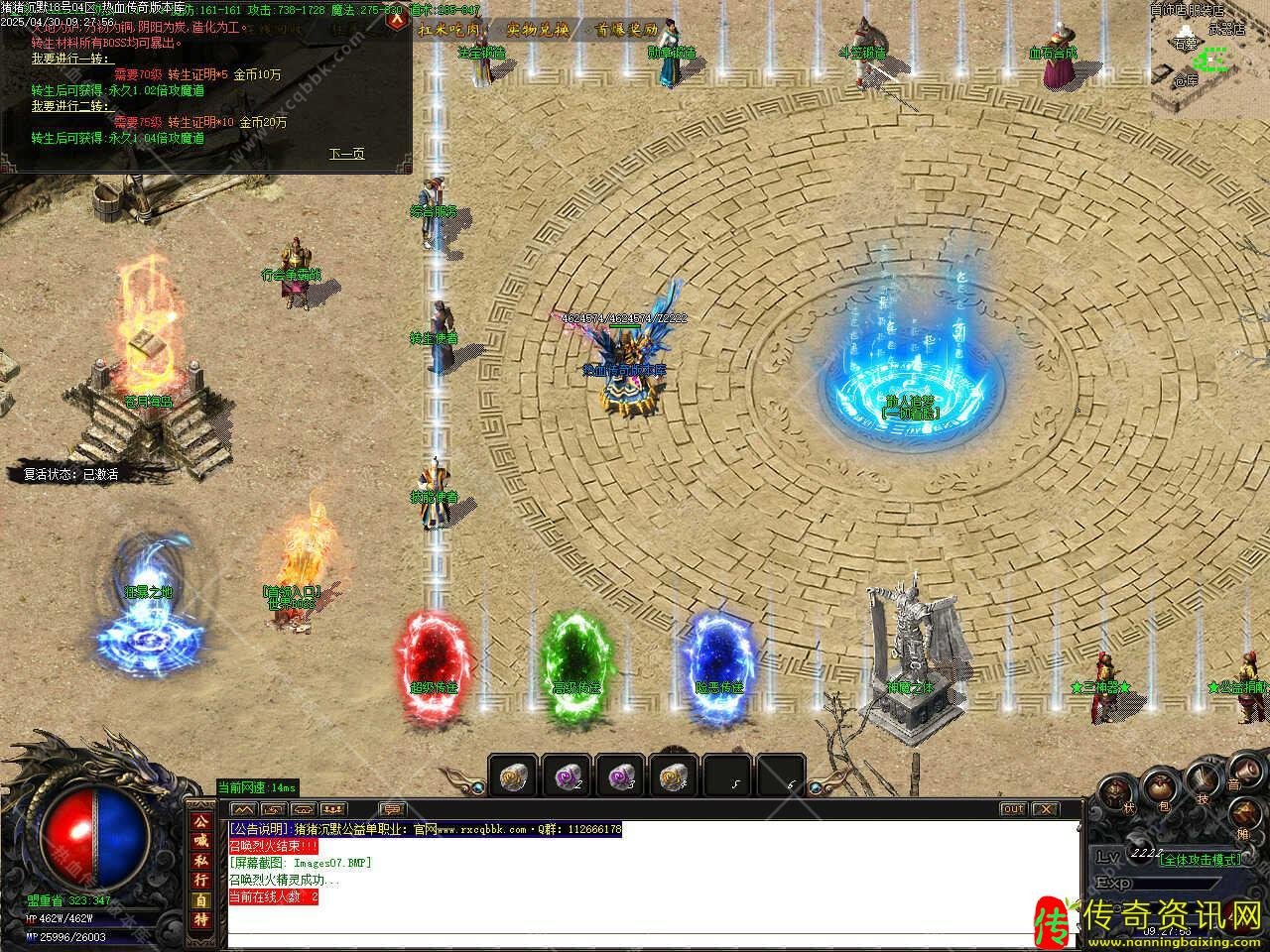
Task: Go to 下一页 in the NPC dialogue
Action: click(346, 154)
